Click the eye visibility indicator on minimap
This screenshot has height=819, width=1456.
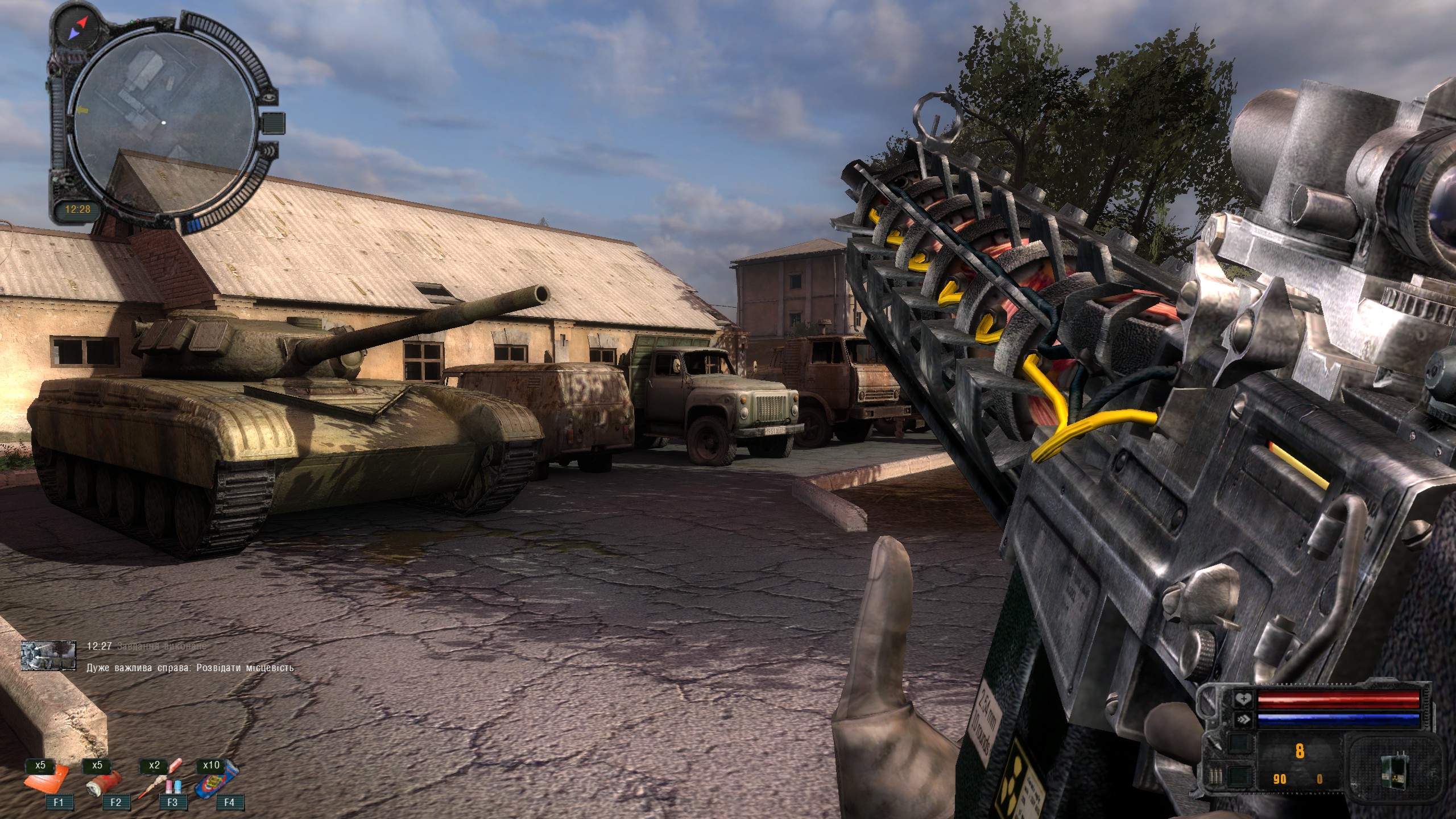pos(270,97)
